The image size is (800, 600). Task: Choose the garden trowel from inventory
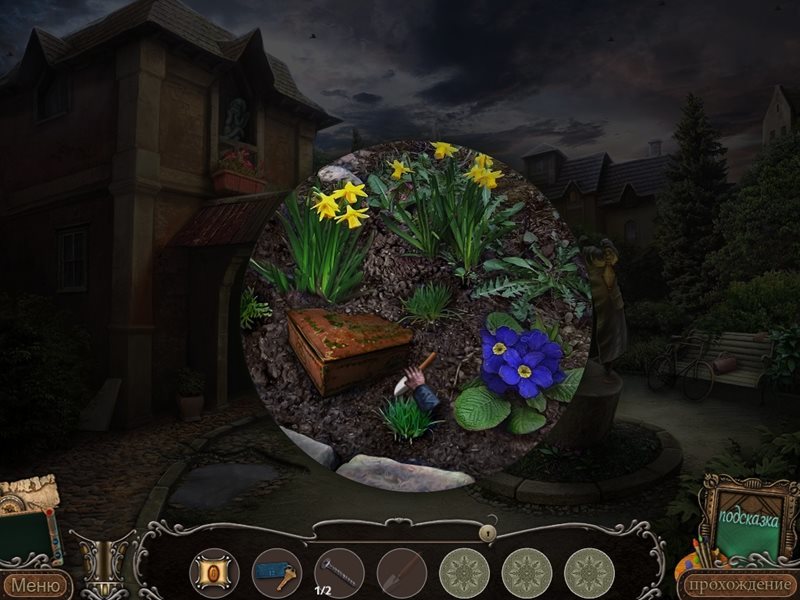click(x=401, y=573)
